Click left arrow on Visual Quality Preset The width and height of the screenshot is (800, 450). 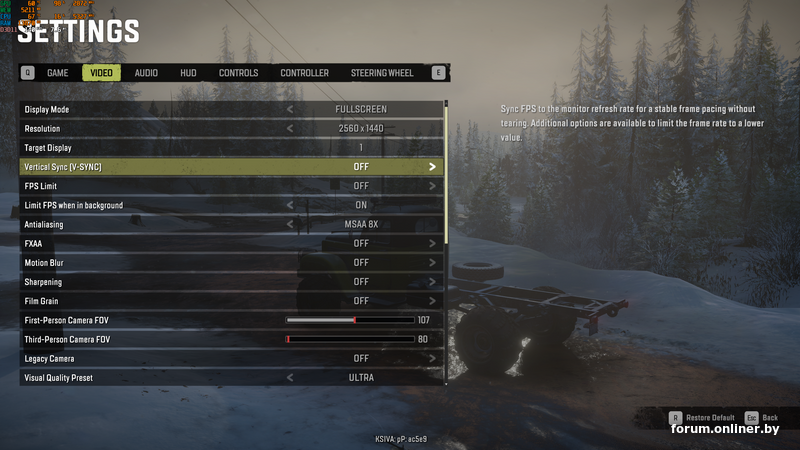tap(290, 378)
